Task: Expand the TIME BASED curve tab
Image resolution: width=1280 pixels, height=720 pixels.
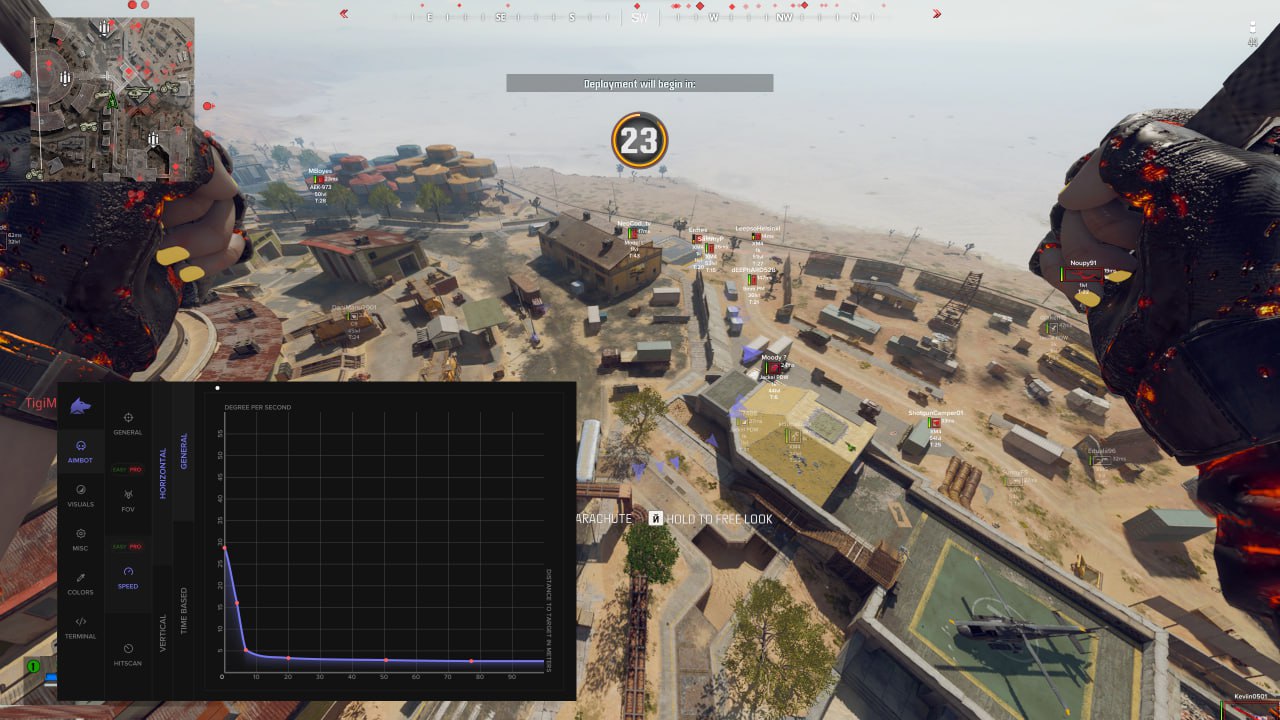Action: pyautogui.click(x=183, y=607)
